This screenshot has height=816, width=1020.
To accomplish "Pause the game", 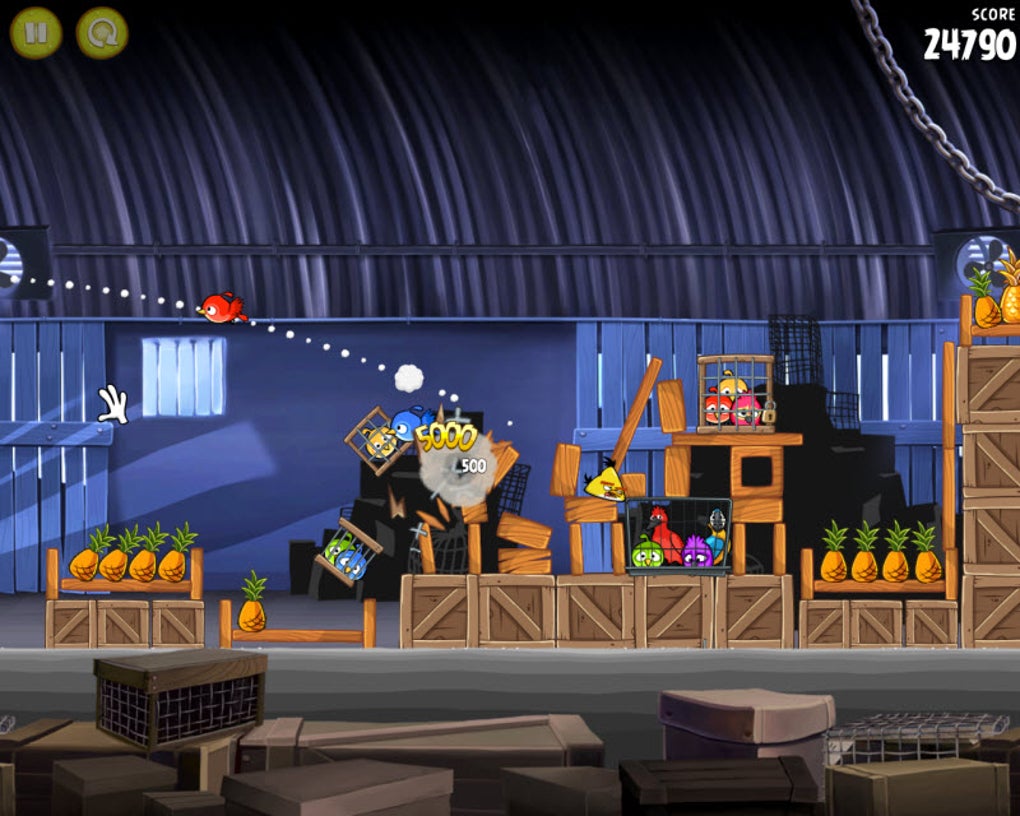I will pyautogui.click(x=36, y=33).
